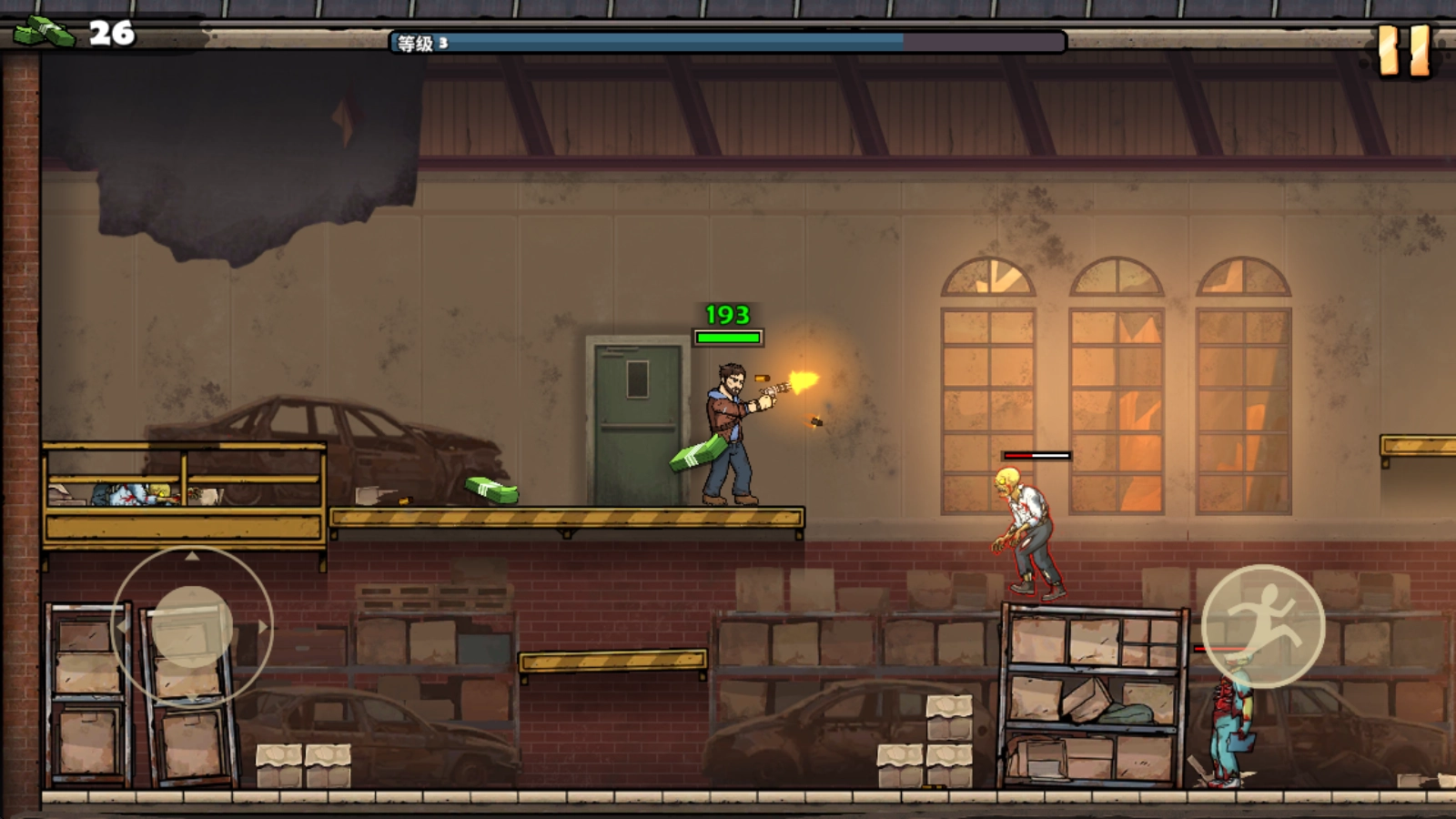The width and height of the screenshot is (1456, 819).
Task: Tap the running man jump button
Action: point(1263,625)
